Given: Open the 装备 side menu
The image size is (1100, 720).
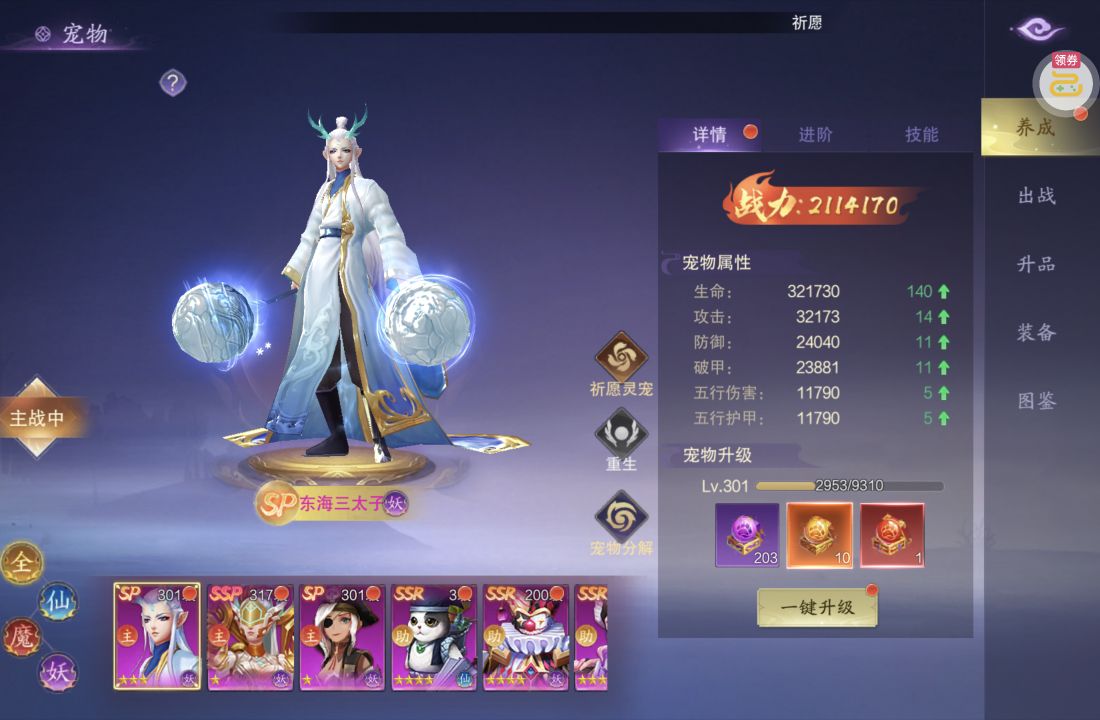Looking at the screenshot, I should (x=1037, y=333).
